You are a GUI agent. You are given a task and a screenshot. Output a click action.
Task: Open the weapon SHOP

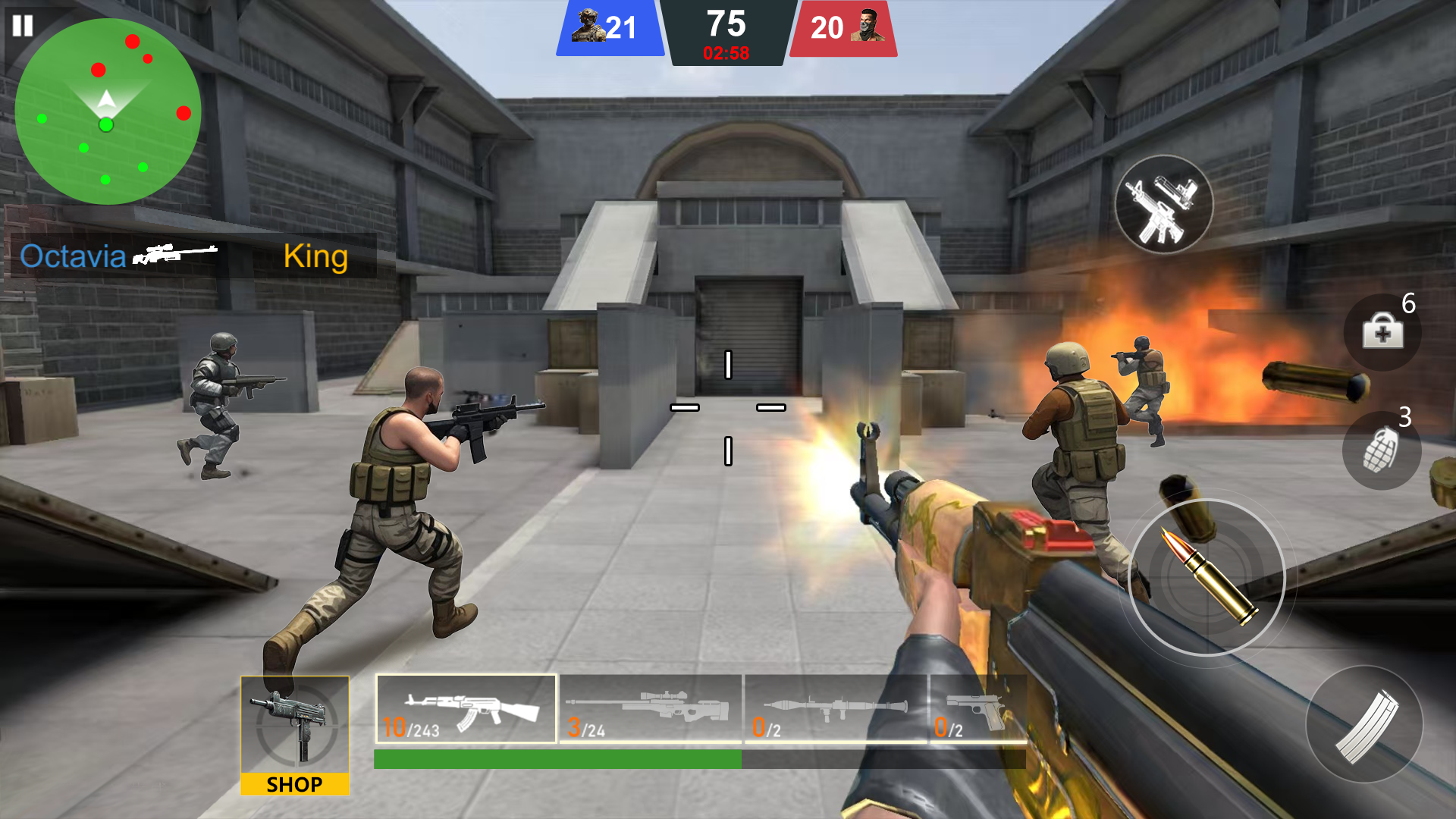tap(295, 736)
